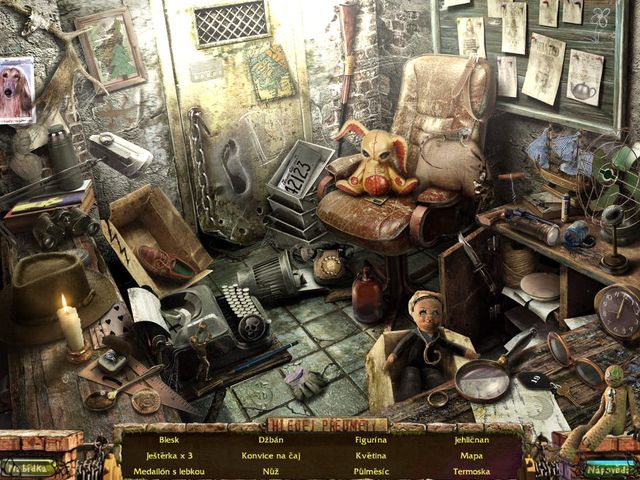Select 'Blesk' in the item list

pyautogui.click(x=168, y=439)
